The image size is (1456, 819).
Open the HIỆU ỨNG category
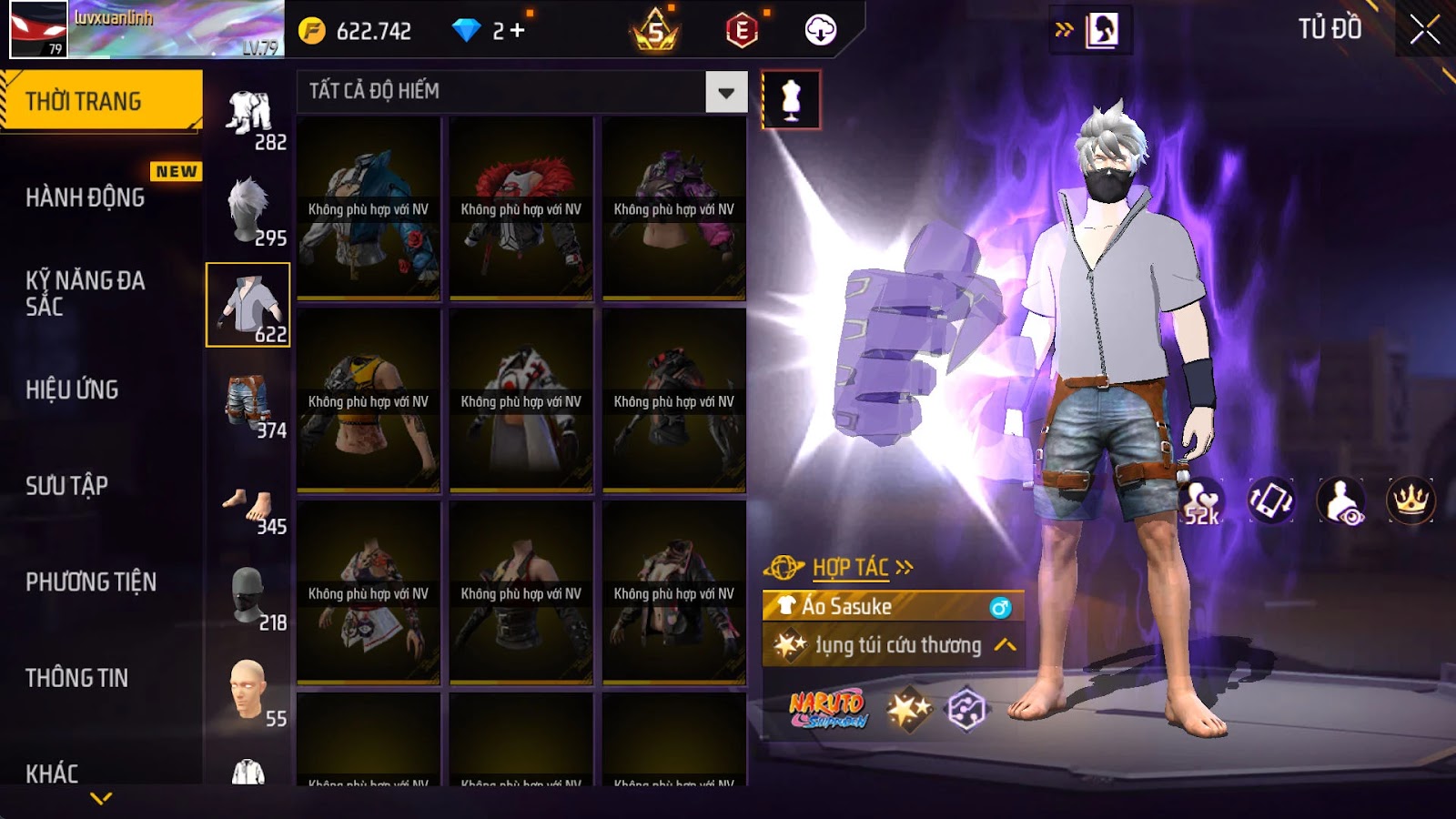coord(73,389)
